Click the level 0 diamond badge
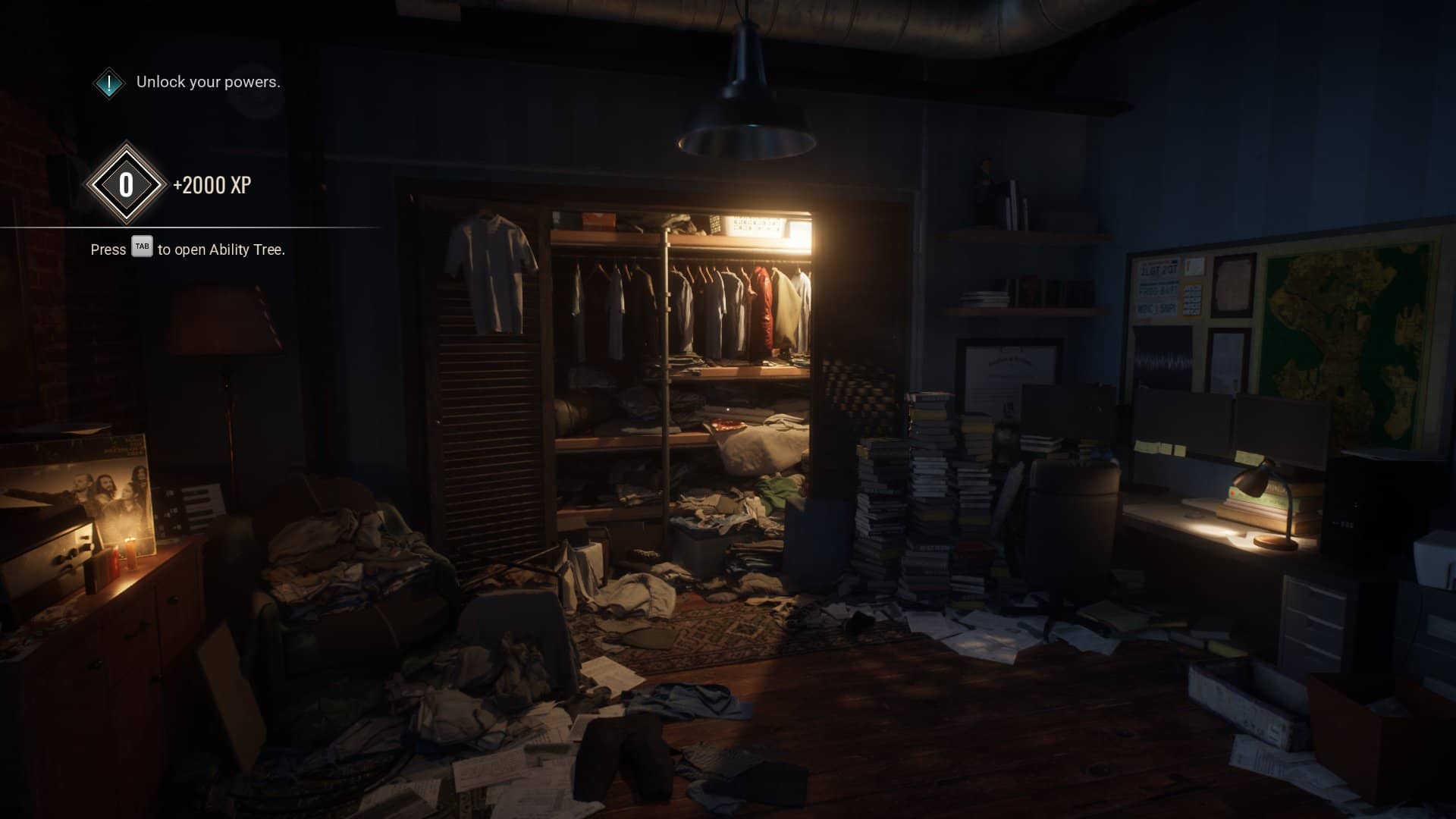 (126, 184)
